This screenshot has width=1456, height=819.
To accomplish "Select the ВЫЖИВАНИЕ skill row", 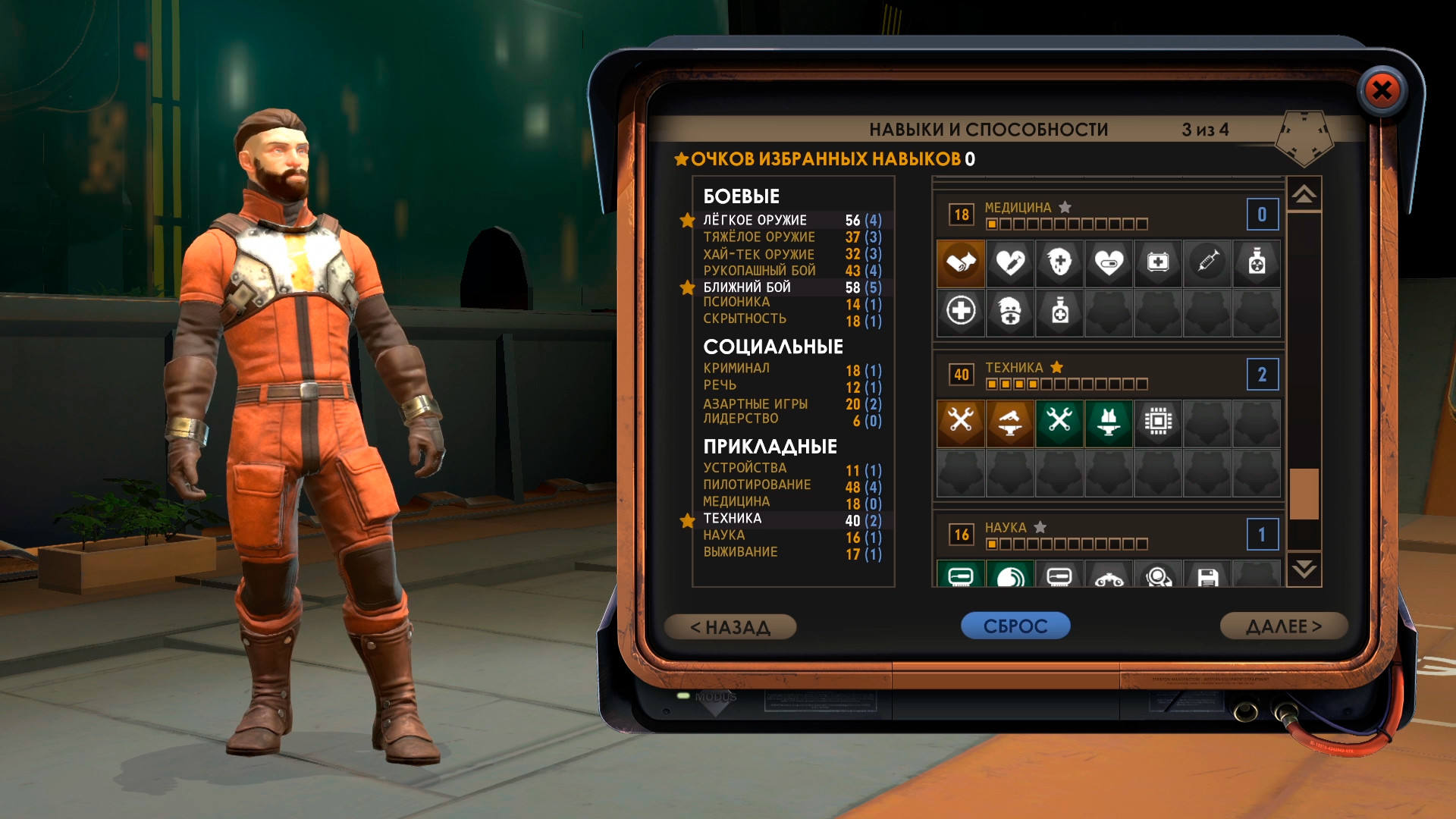I will 789,553.
